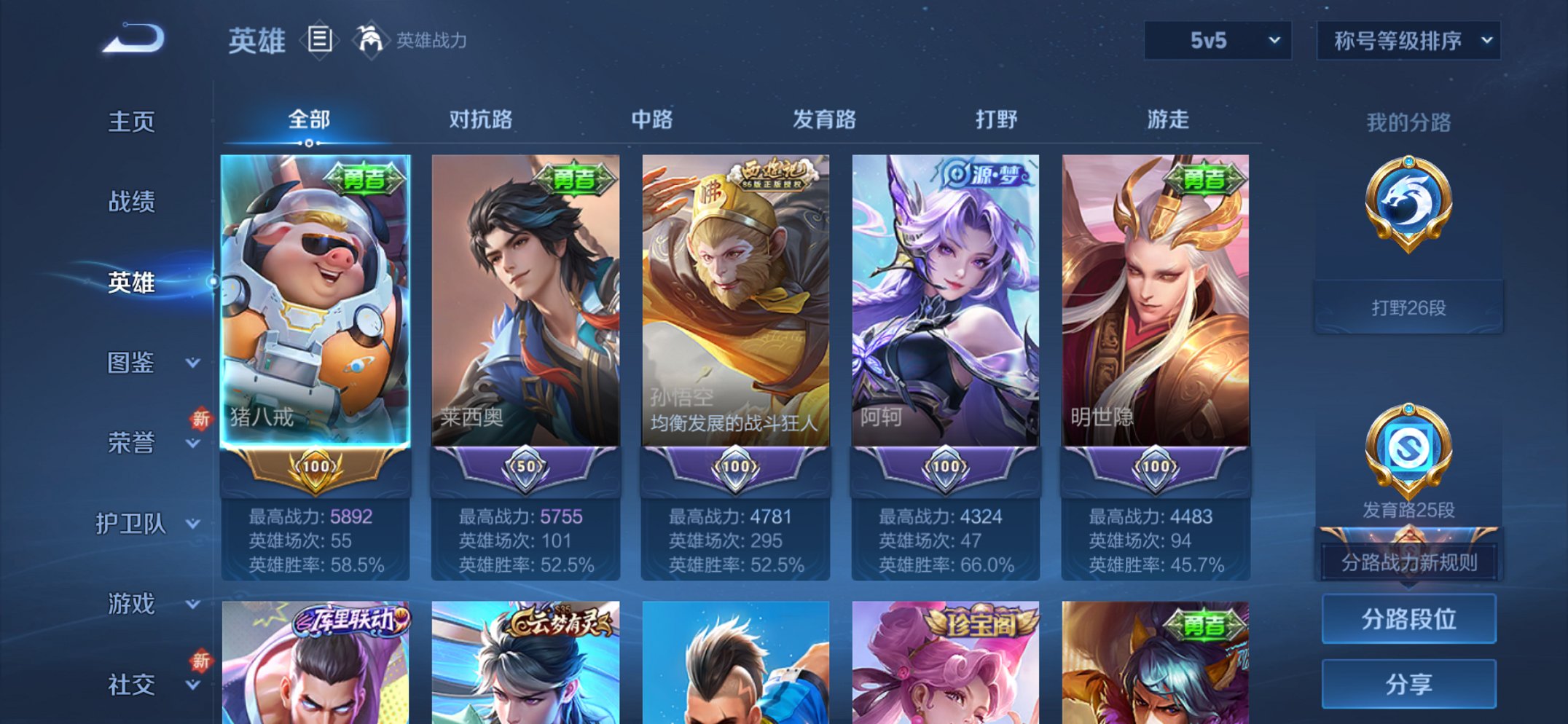Switch to the 游走 tab

point(1167,119)
